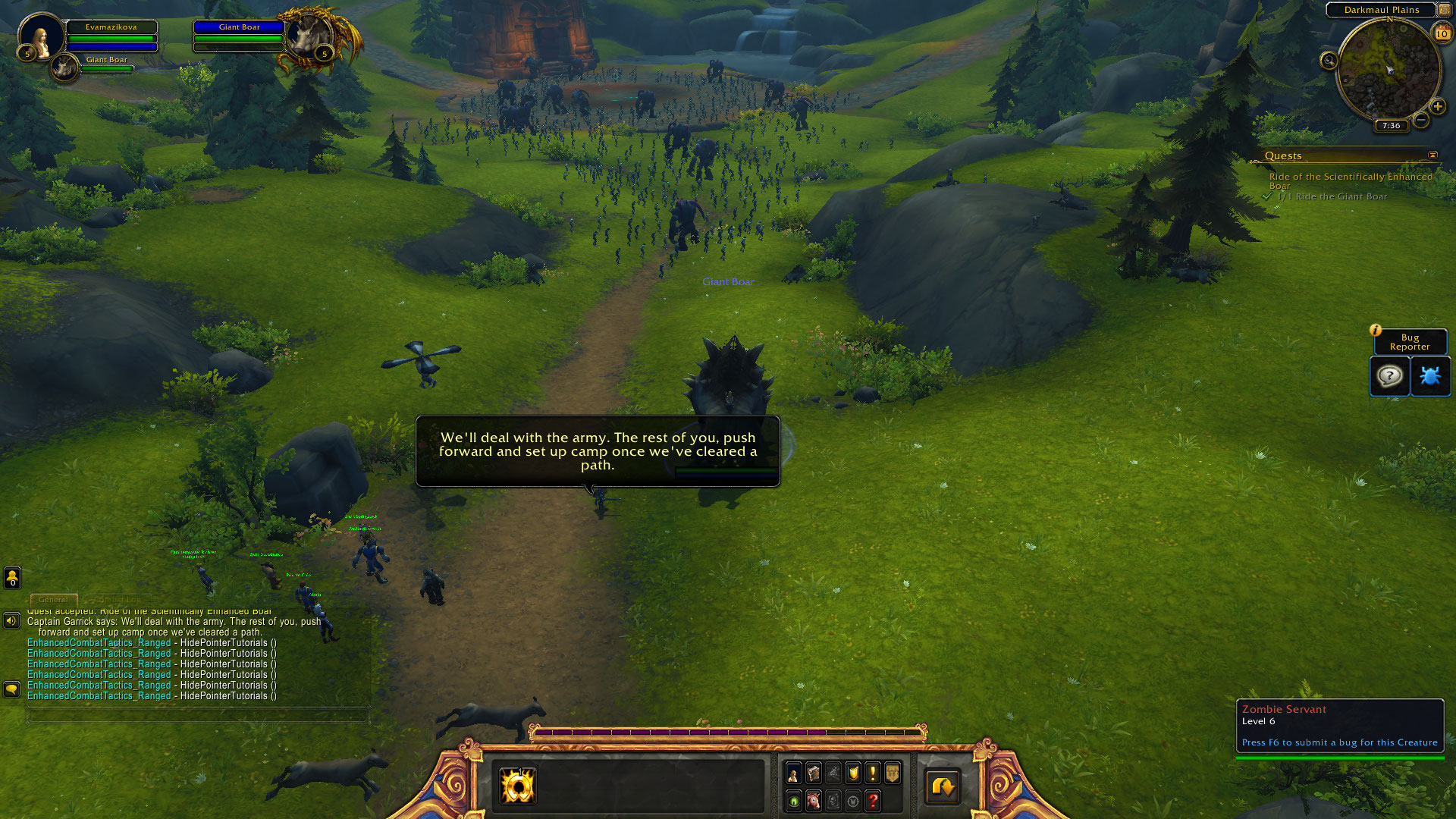Open the calendar button showing 10
This screenshot has width=1456, height=819.
[x=1442, y=33]
